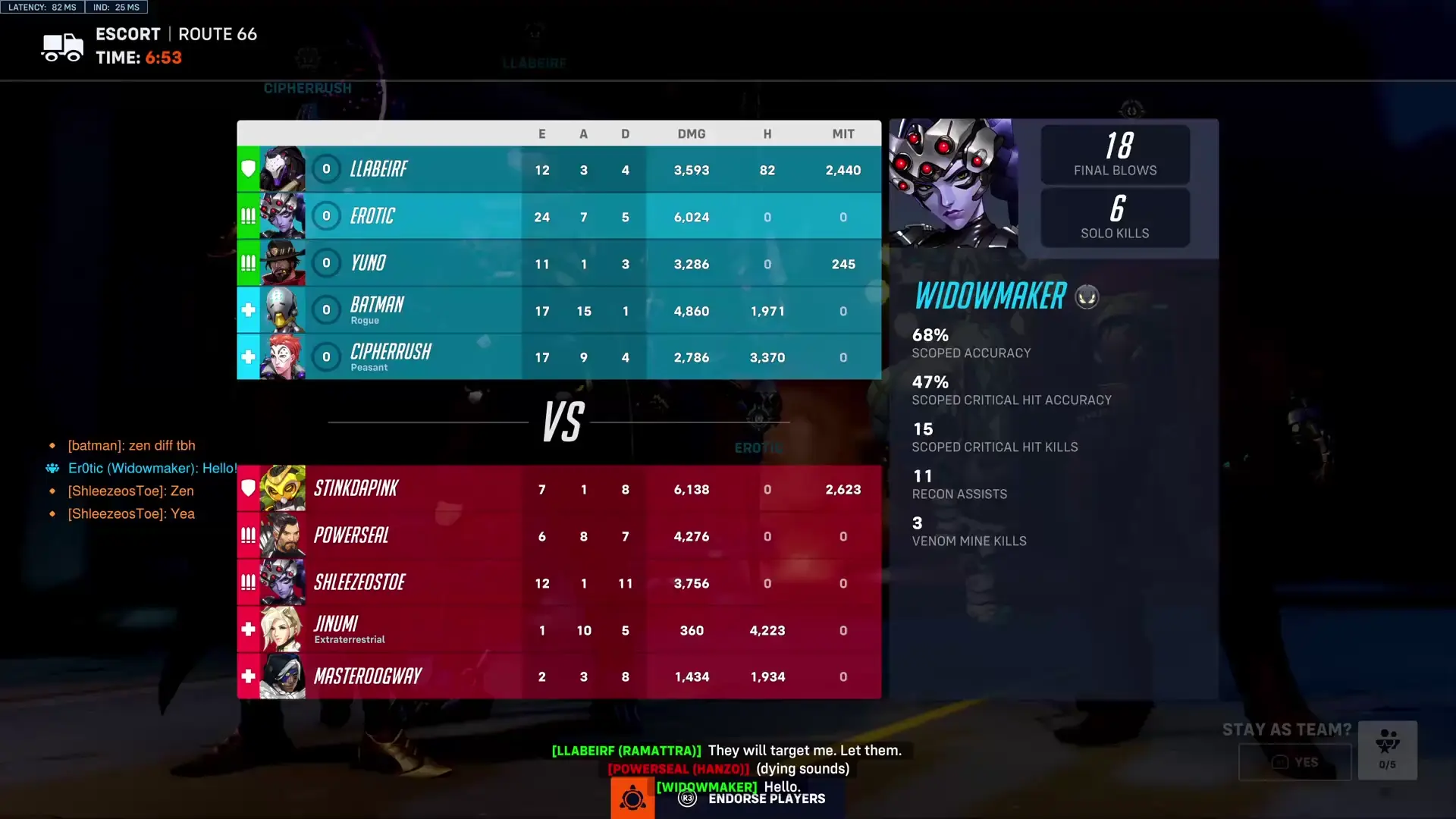1456x819 pixels.
Task: Click Batman's Zenyatta hero portrait
Action: (284, 310)
